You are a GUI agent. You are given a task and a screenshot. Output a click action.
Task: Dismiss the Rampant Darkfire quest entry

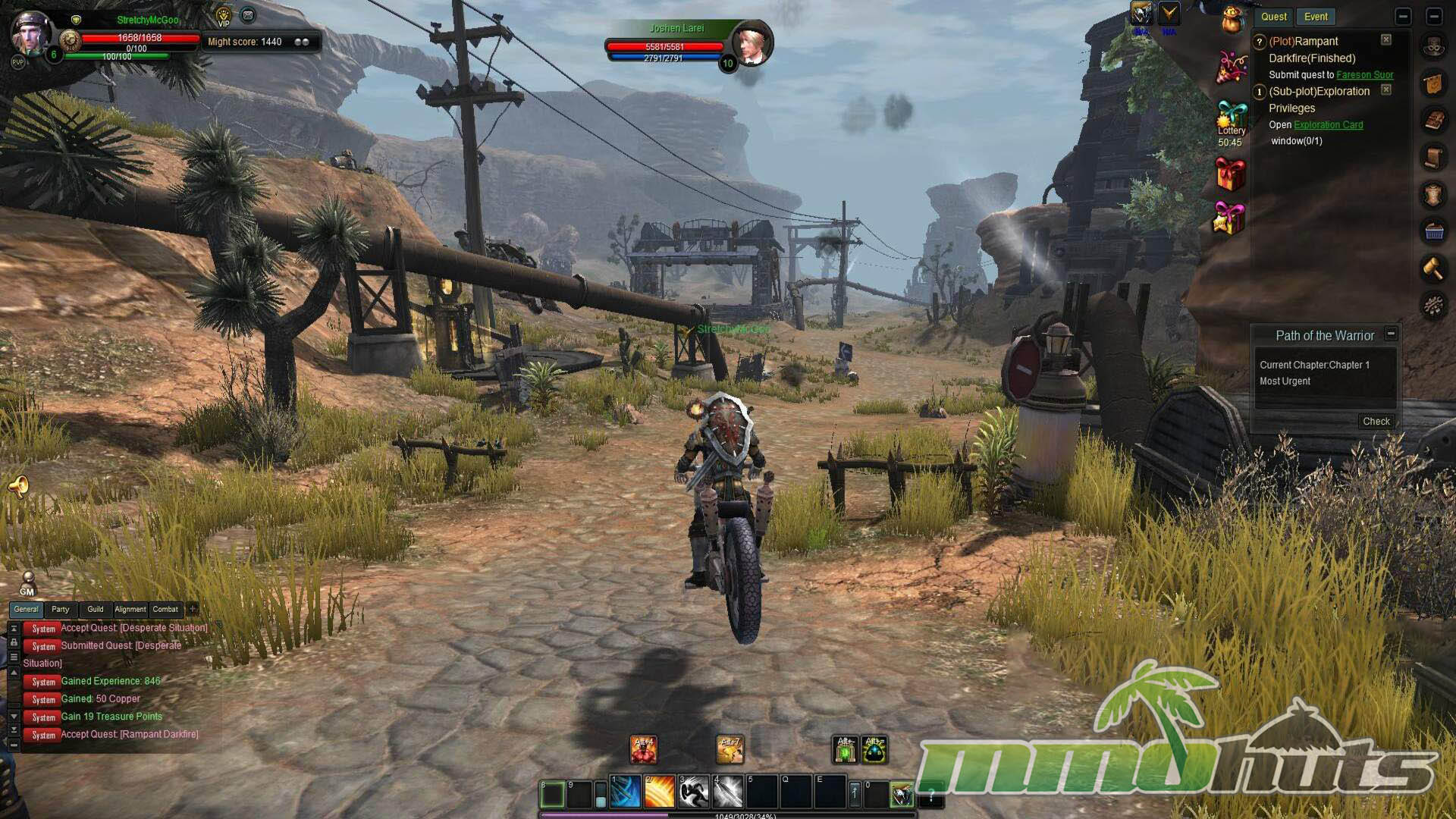pyautogui.click(x=1385, y=40)
